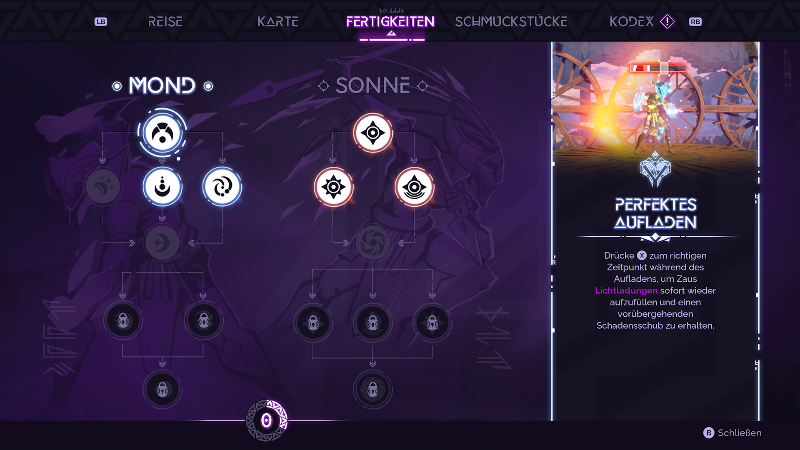
Task: Select the sun-over-waves Sonne skill
Action: (x=413, y=185)
